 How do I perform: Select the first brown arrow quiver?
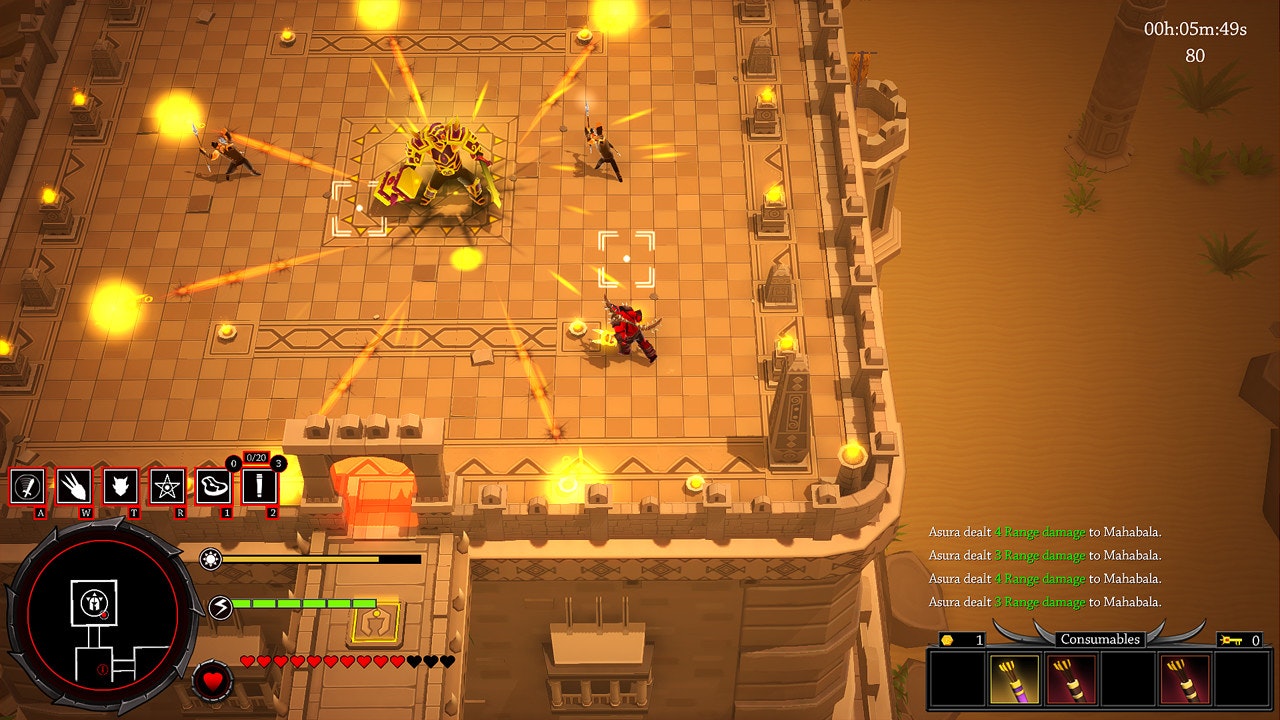tap(1071, 679)
